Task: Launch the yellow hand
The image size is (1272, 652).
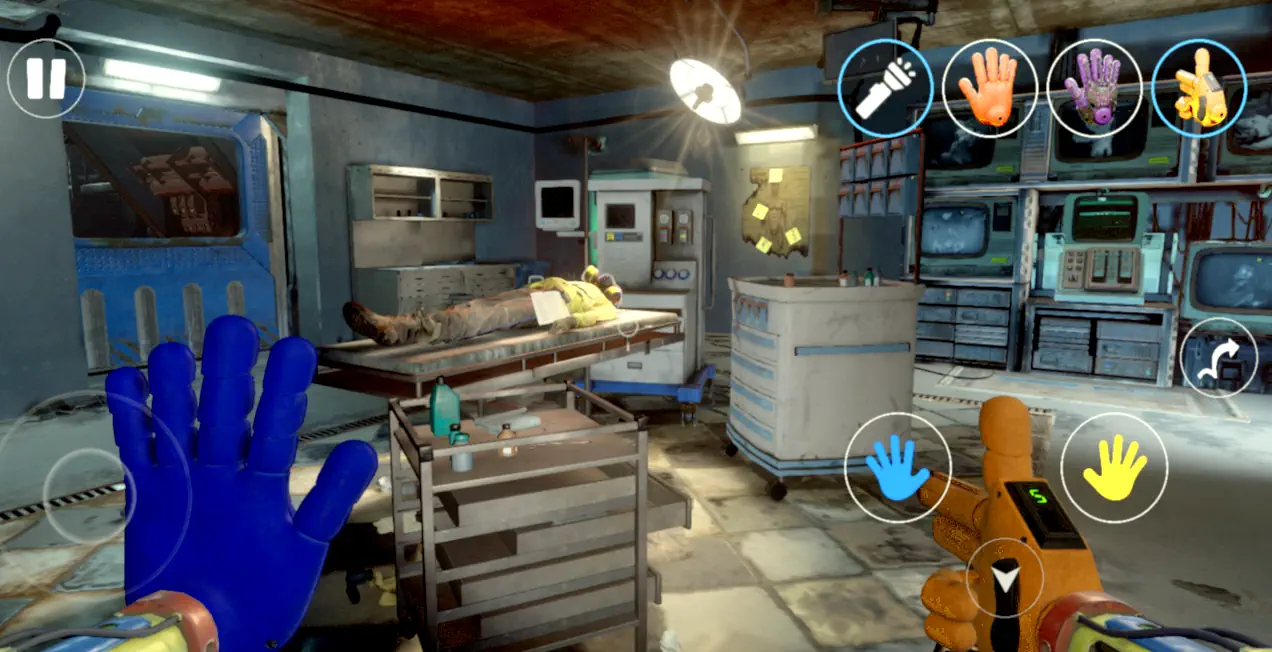Action: [x=1114, y=467]
